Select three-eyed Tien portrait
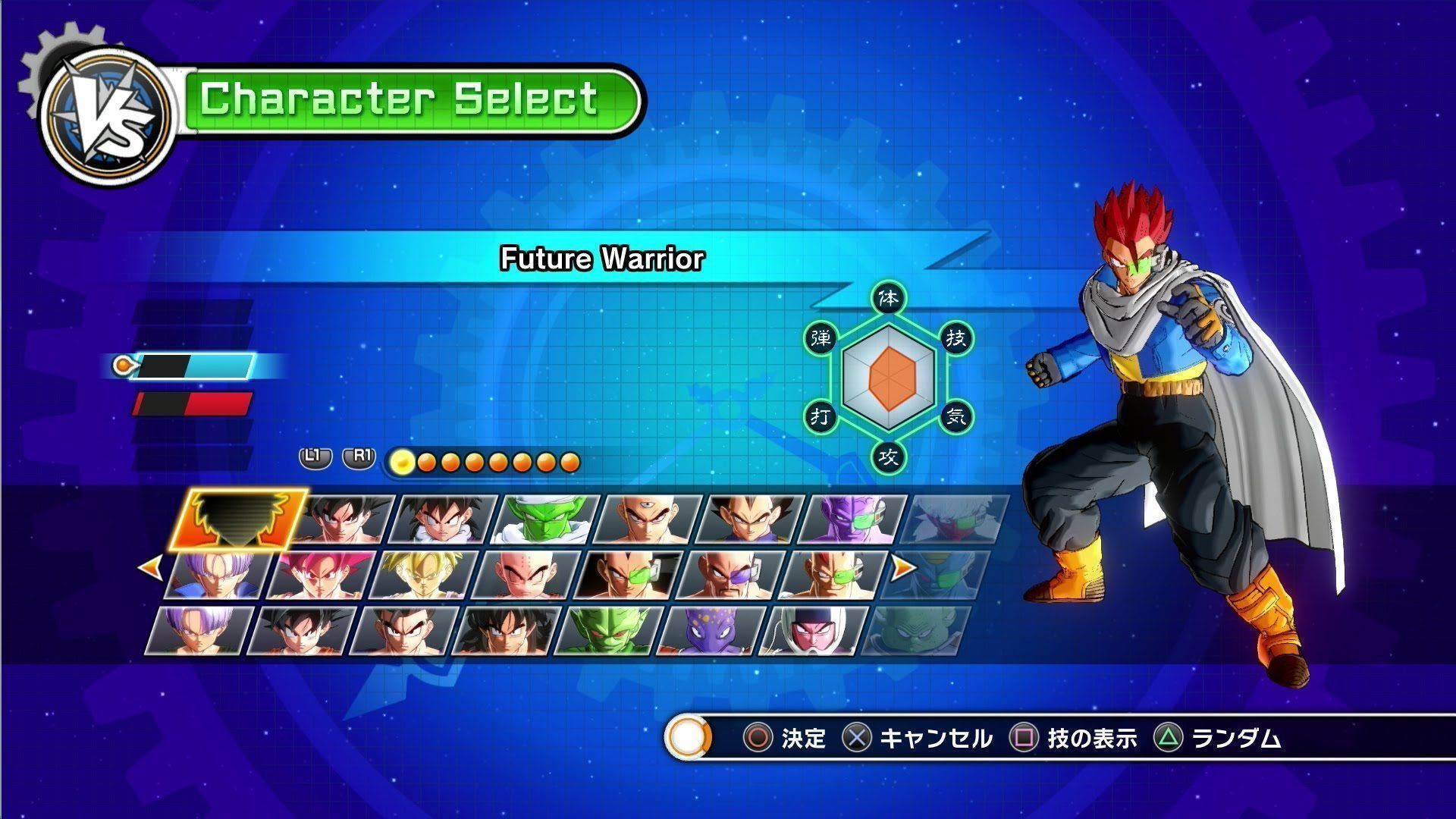Image resolution: width=1456 pixels, height=819 pixels. click(648, 520)
